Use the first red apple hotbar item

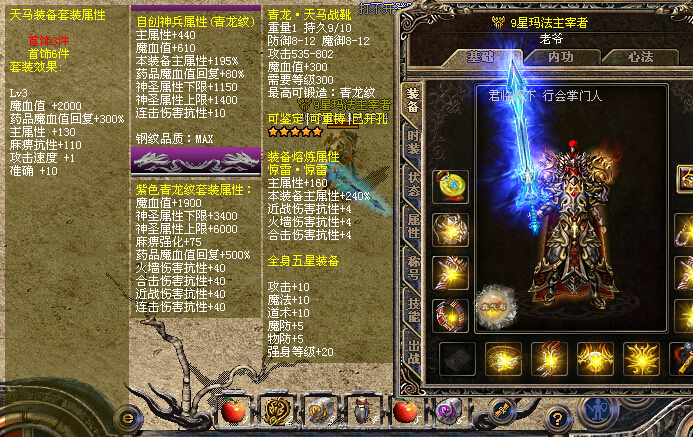click(233, 410)
